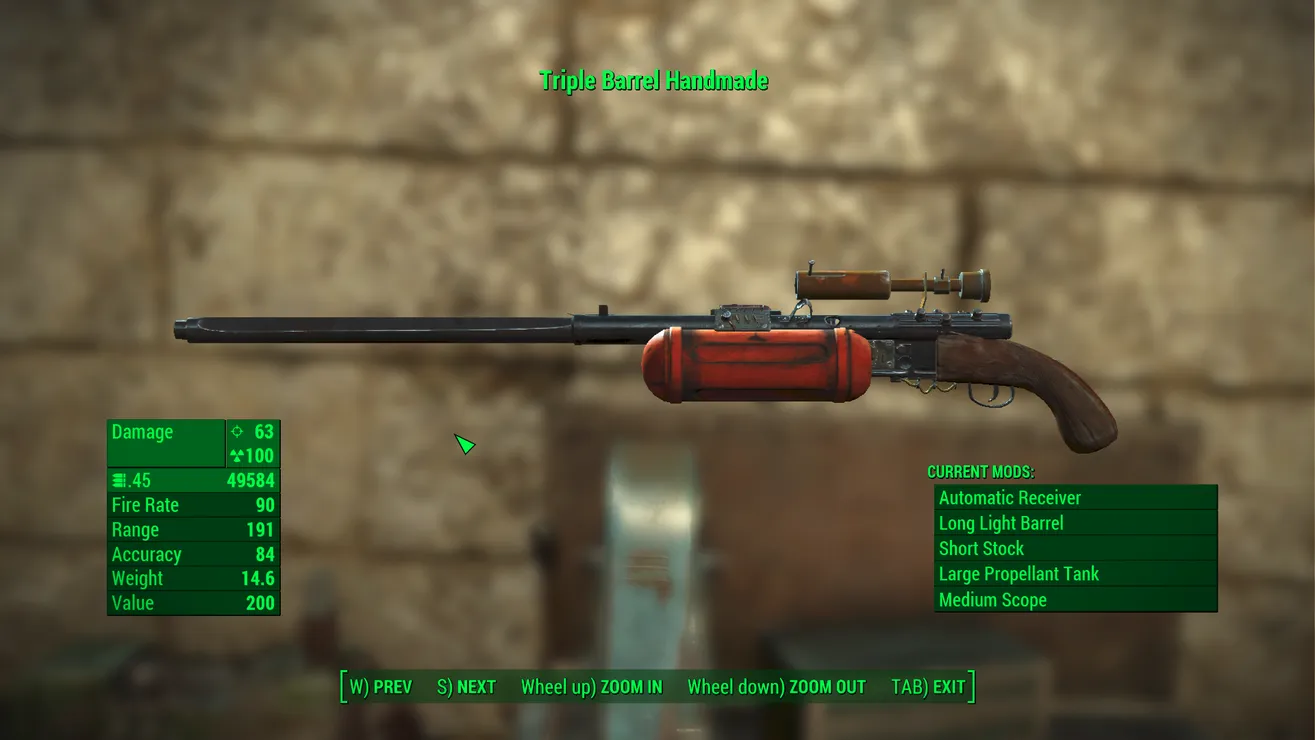Show the NEXT item

point(466,687)
